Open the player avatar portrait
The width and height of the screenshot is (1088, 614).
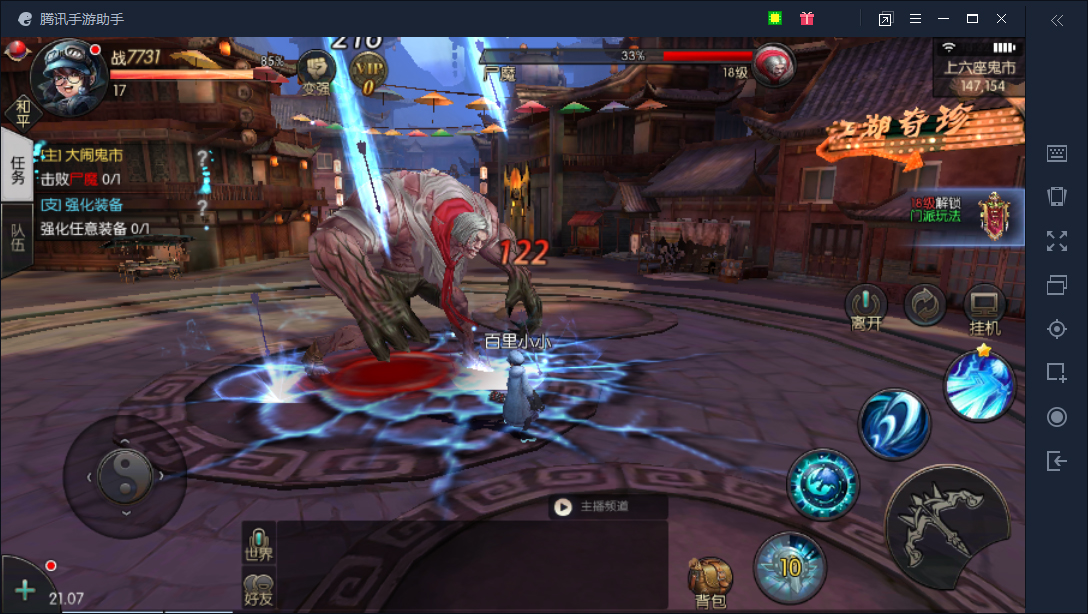[68, 69]
